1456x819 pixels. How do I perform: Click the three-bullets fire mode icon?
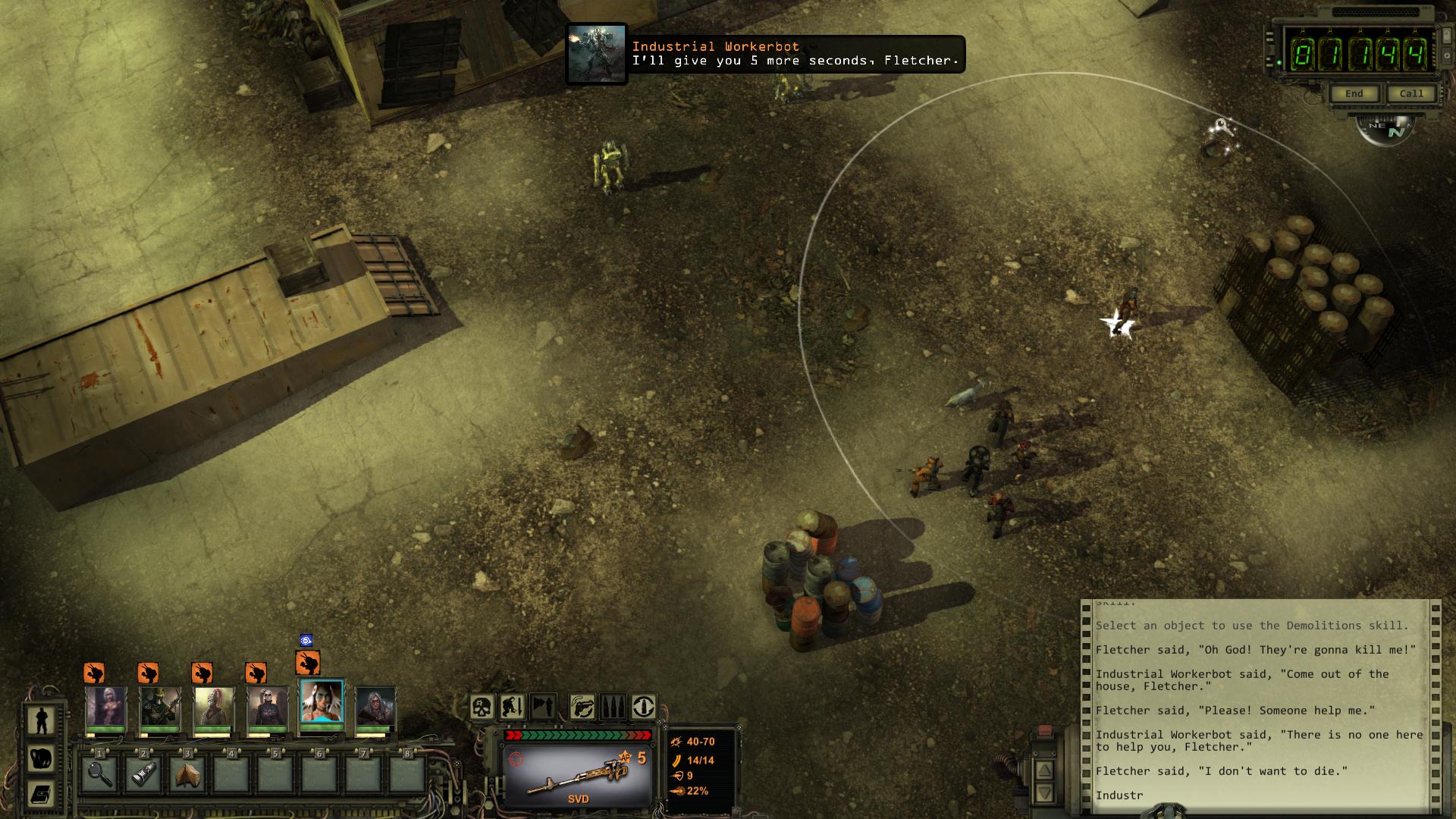click(x=613, y=707)
